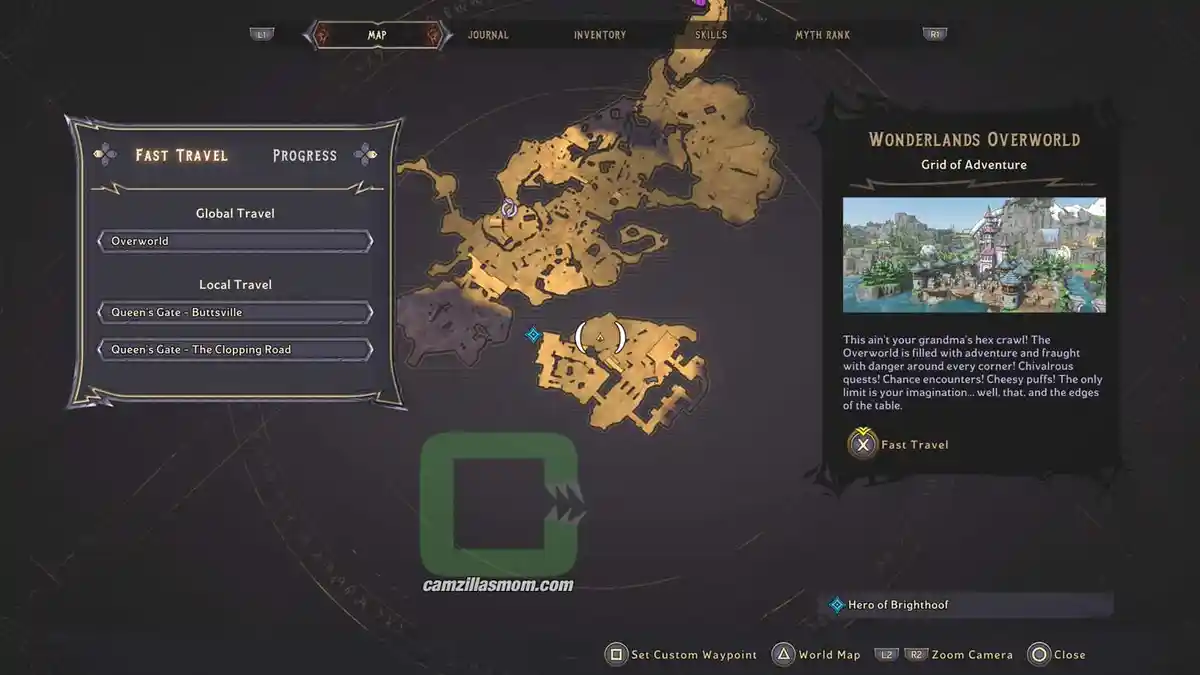
Task: Select the Map tab
Action: (377, 35)
